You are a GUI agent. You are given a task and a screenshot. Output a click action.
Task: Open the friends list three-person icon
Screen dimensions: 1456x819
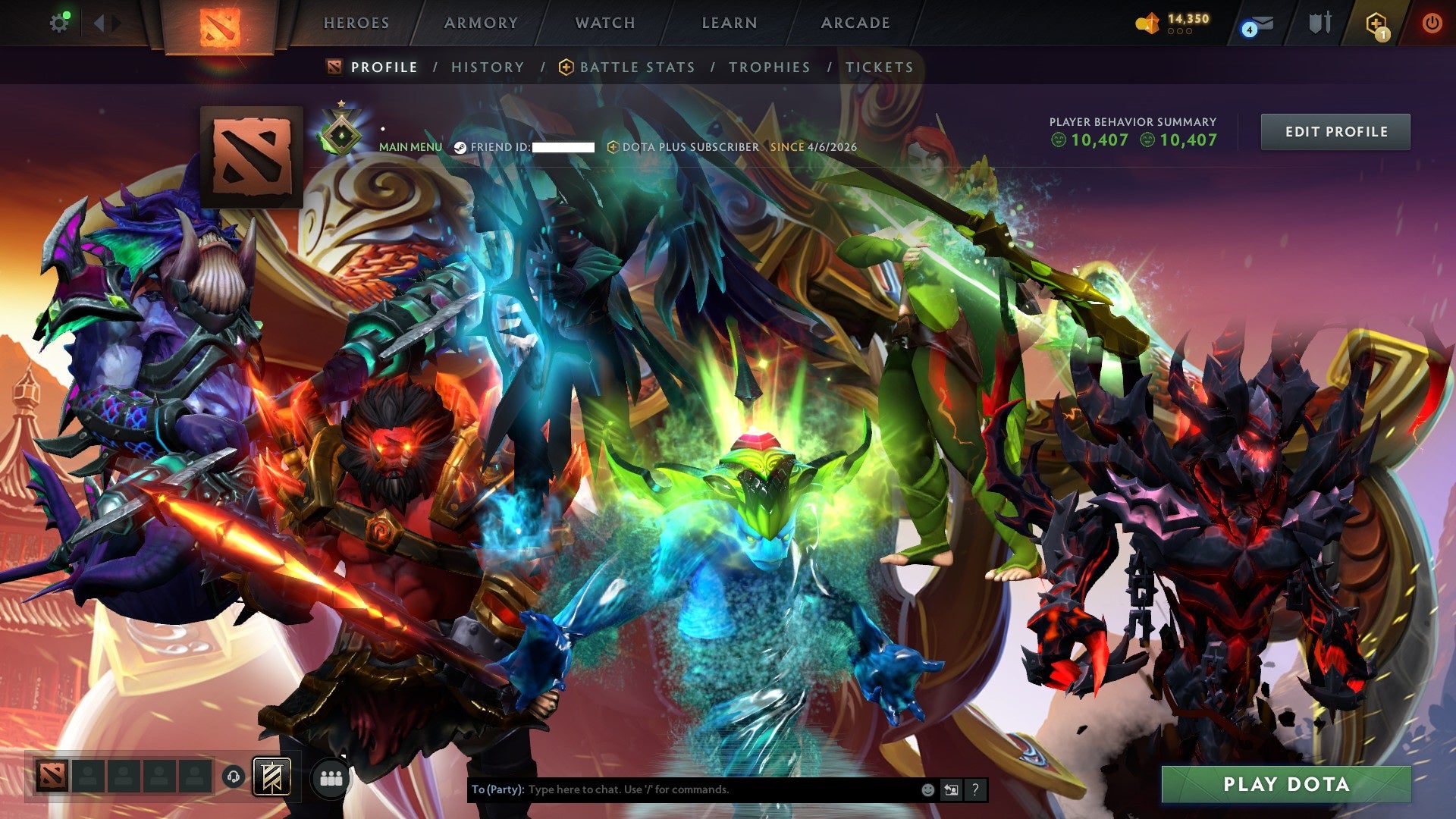(331, 778)
